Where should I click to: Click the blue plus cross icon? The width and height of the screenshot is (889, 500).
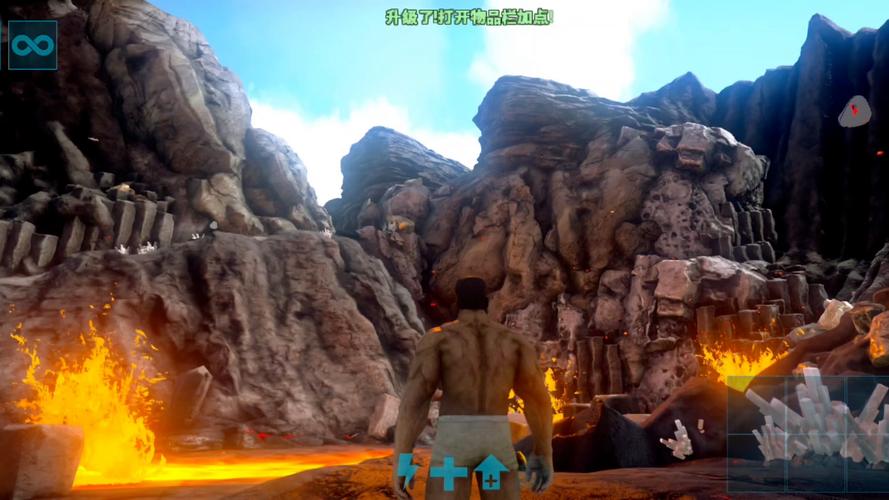click(x=448, y=472)
